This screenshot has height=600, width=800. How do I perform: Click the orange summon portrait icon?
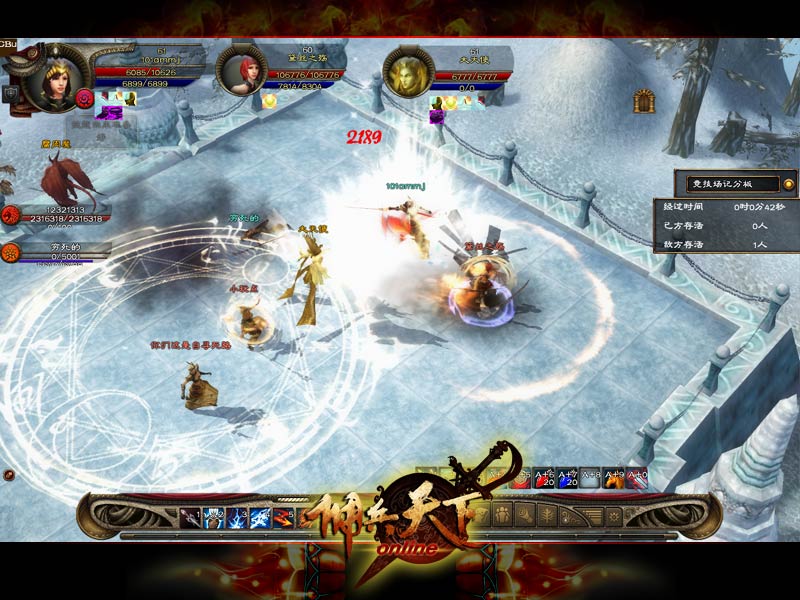[12, 251]
